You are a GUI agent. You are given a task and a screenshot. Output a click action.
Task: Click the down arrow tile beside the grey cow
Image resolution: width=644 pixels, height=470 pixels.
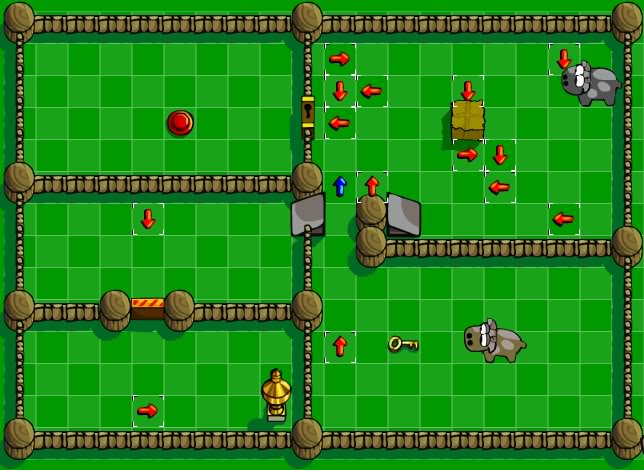564,58
